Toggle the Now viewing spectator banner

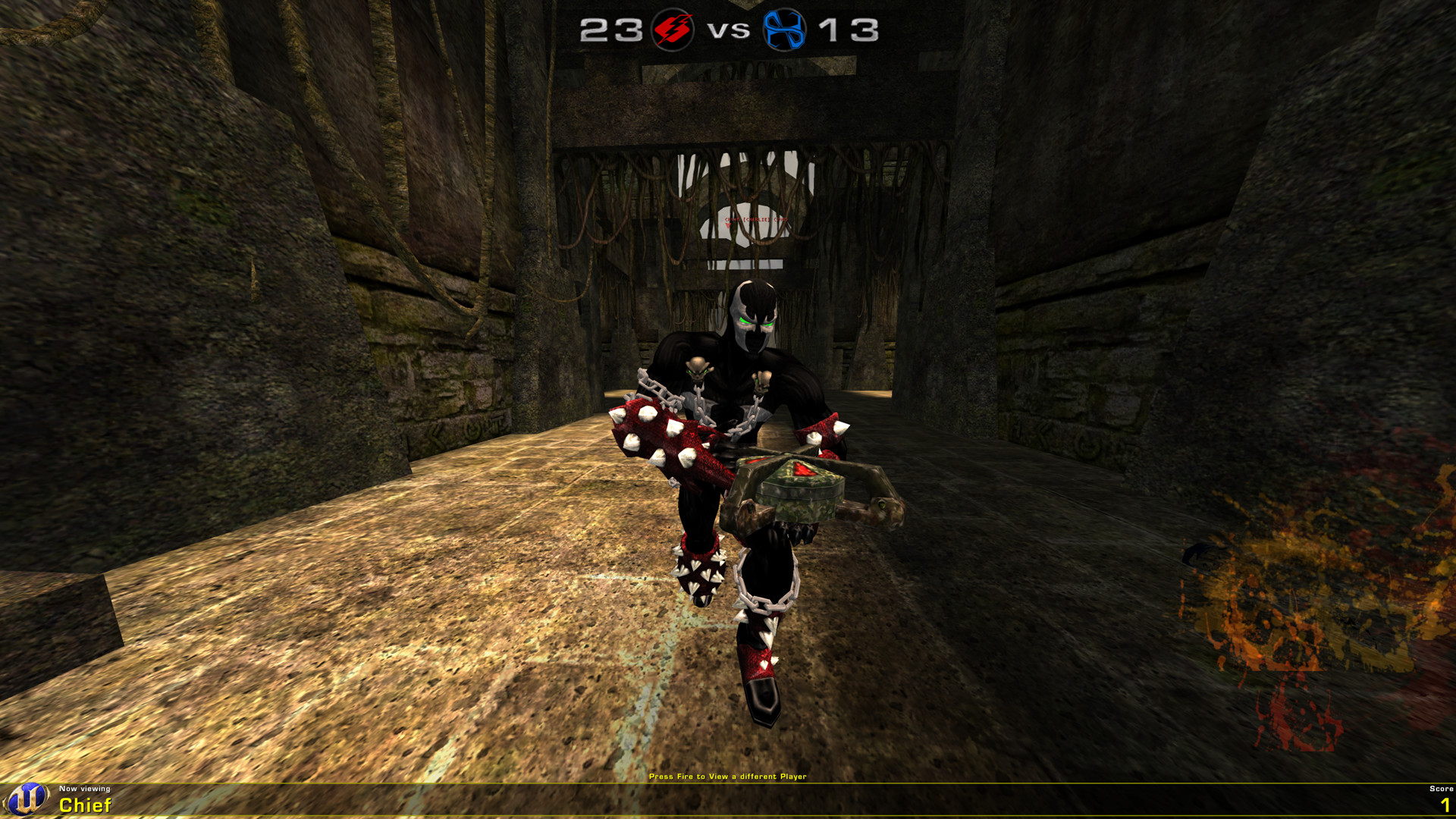pyautogui.click(x=85, y=789)
